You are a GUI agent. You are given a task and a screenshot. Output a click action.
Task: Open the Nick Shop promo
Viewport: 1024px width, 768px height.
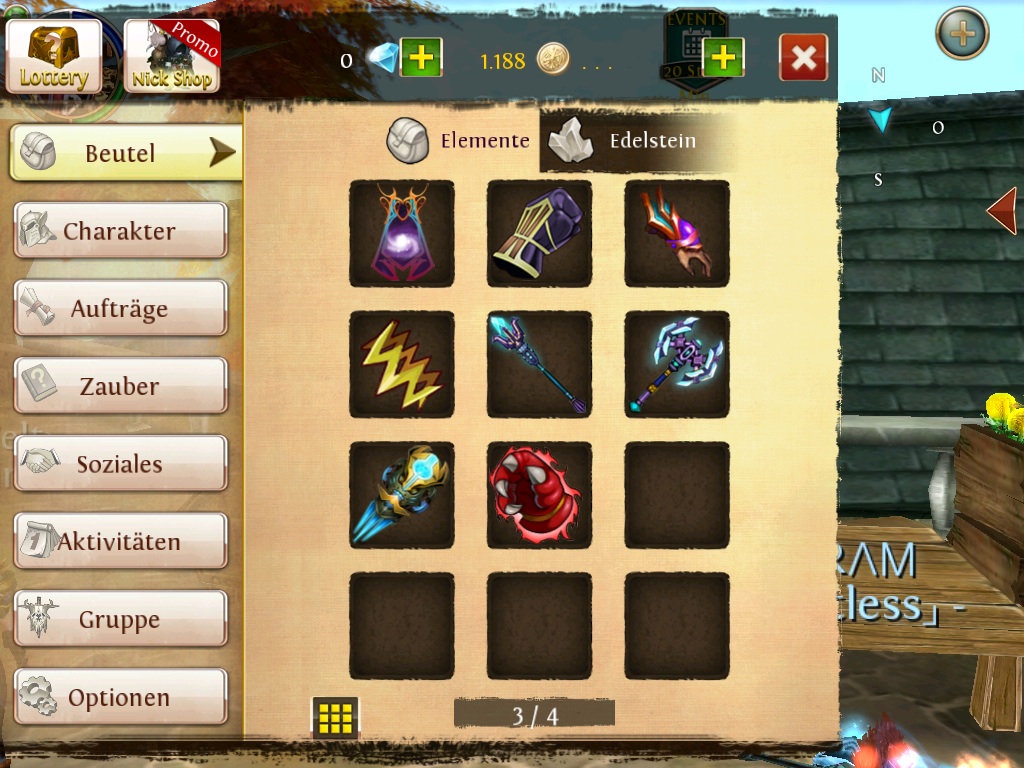point(172,56)
